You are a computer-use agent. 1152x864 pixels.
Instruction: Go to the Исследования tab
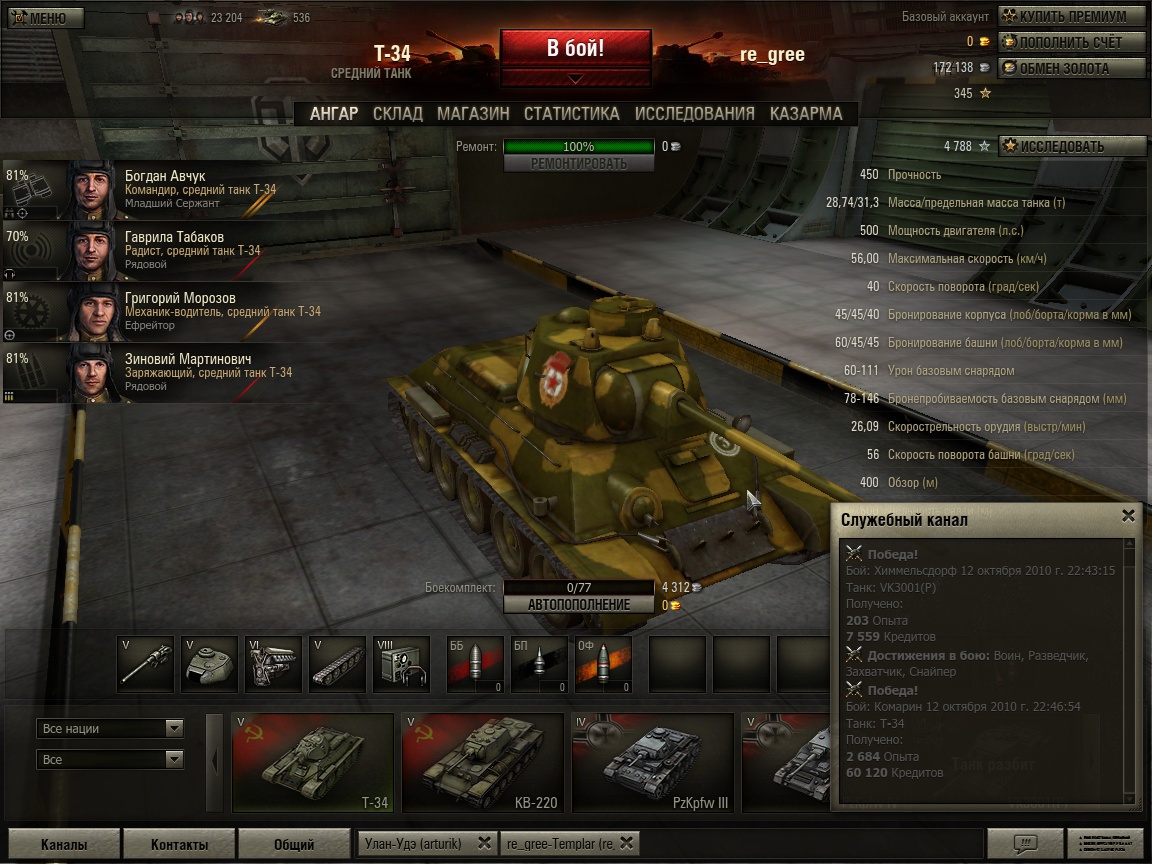tap(694, 113)
